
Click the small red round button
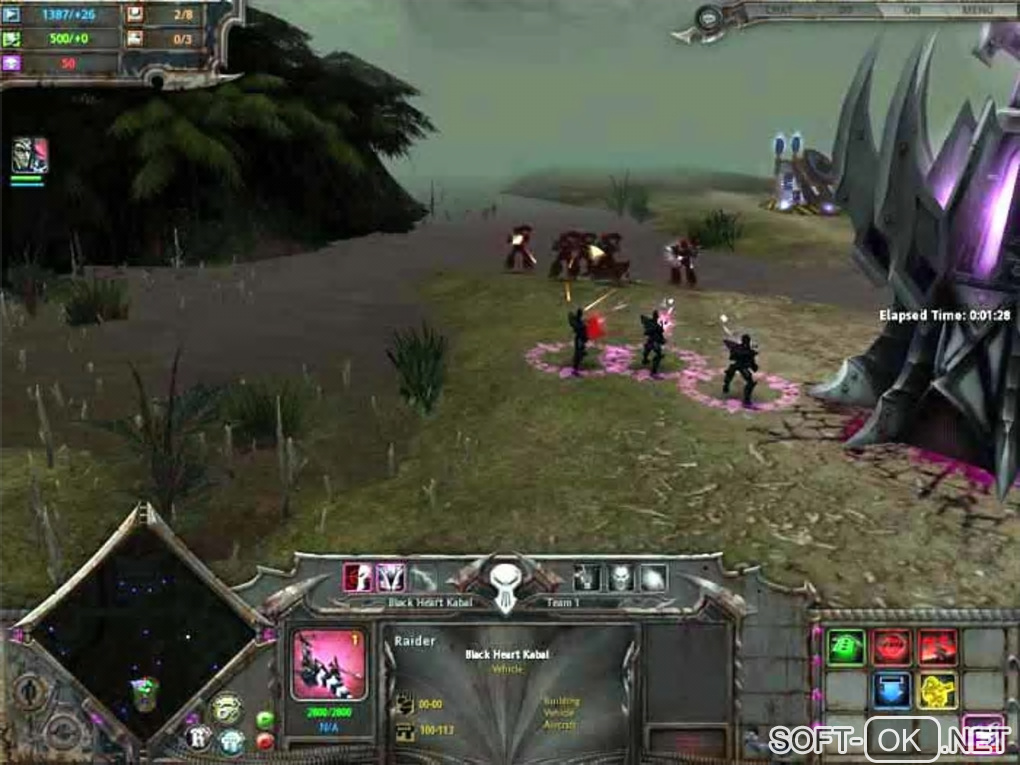[265, 741]
